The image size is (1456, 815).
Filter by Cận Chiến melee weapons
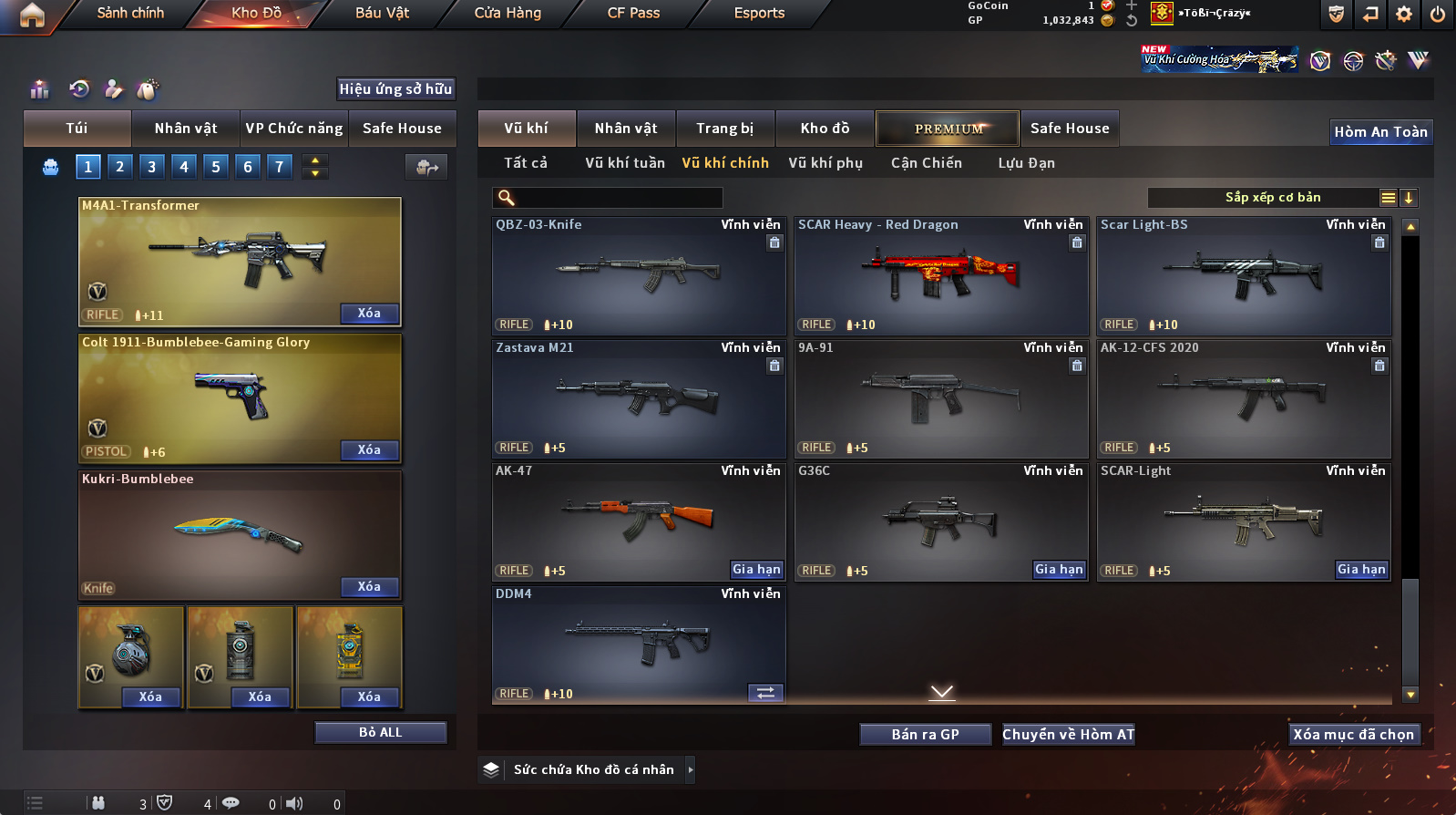pyautogui.click(x=926, y=163)
